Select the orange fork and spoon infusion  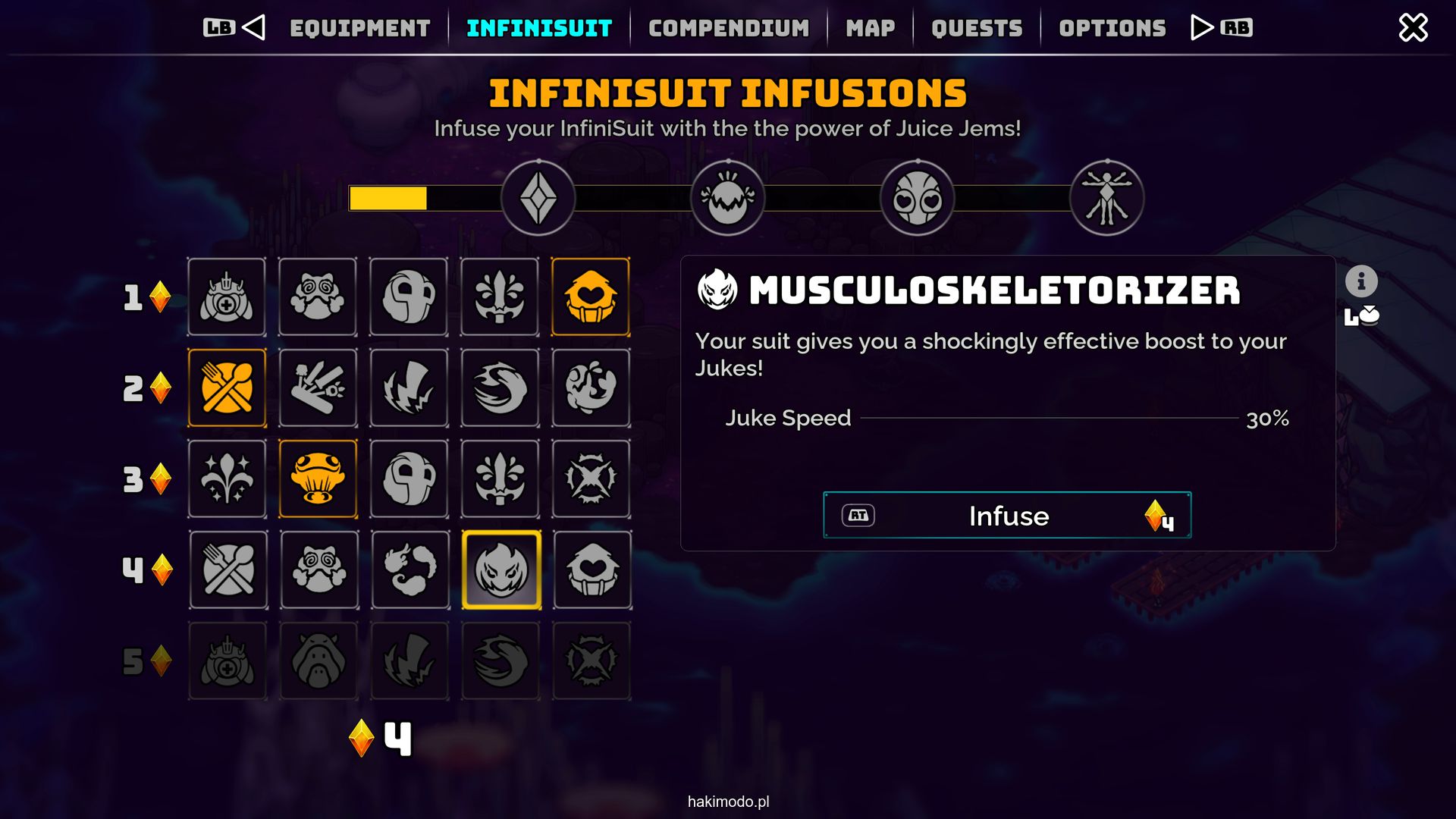pos(227,388)
